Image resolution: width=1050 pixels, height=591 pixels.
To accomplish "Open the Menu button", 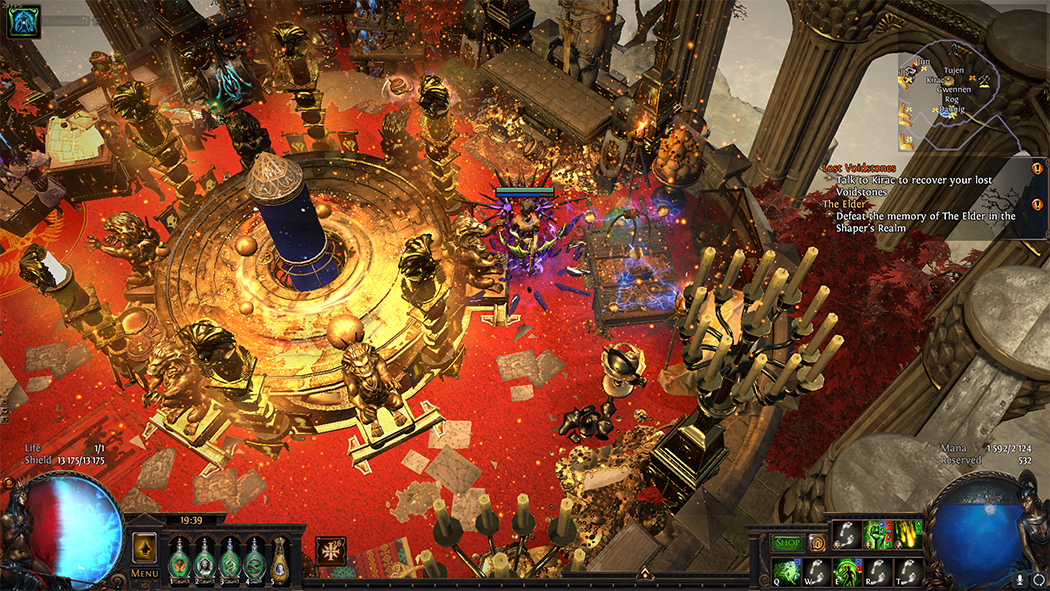I will 144,573.
